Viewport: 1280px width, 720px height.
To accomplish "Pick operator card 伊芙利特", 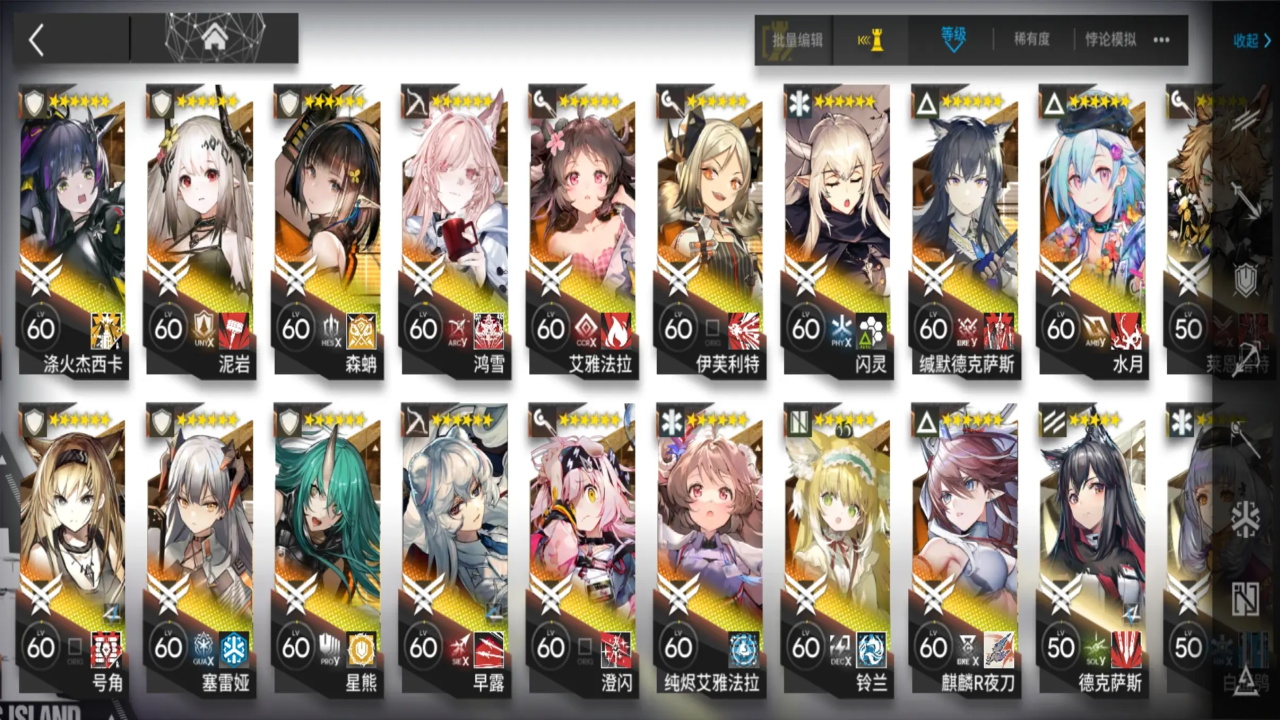I will [x=711, y=230].
